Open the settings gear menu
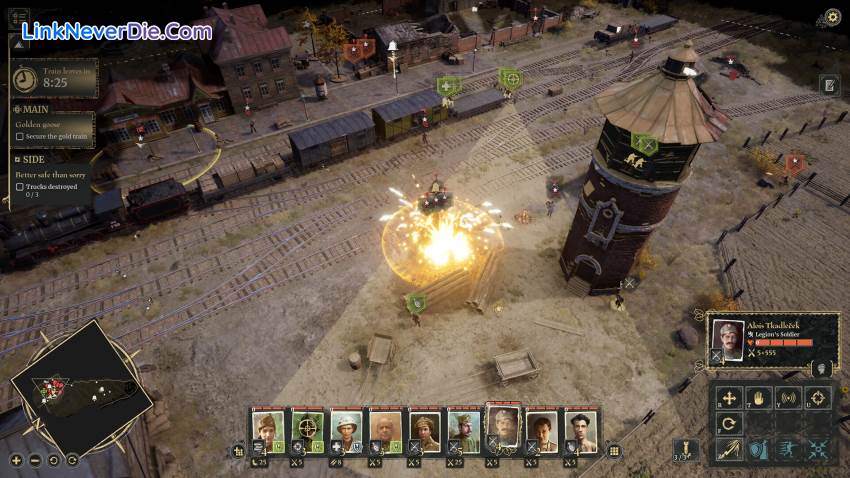Image resolution: width=850 pixels, height=478 pixels. [x=832, y=17]
